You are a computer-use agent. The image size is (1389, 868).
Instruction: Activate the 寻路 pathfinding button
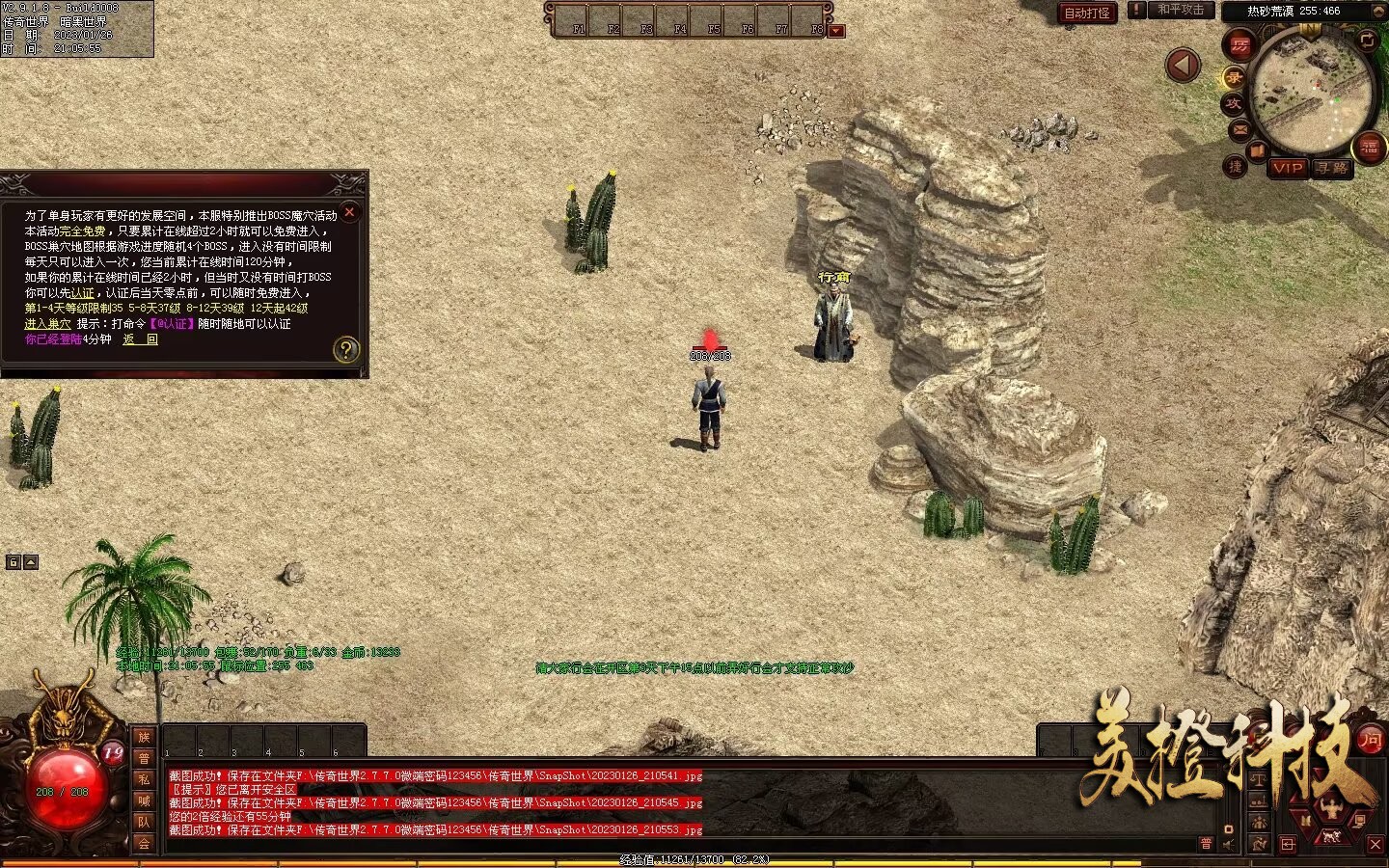1333,168
